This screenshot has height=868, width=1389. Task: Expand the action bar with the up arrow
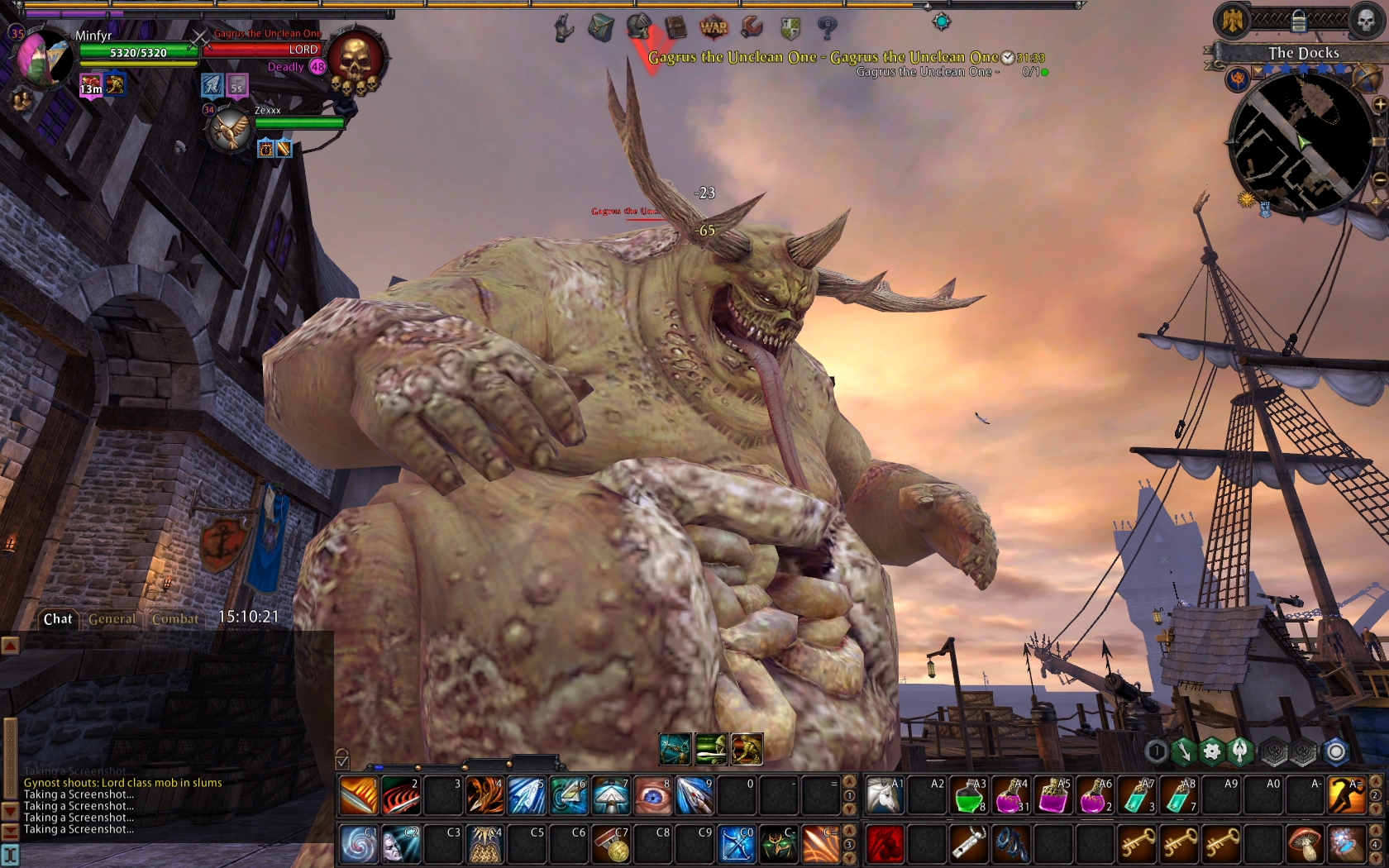point(847,783)
